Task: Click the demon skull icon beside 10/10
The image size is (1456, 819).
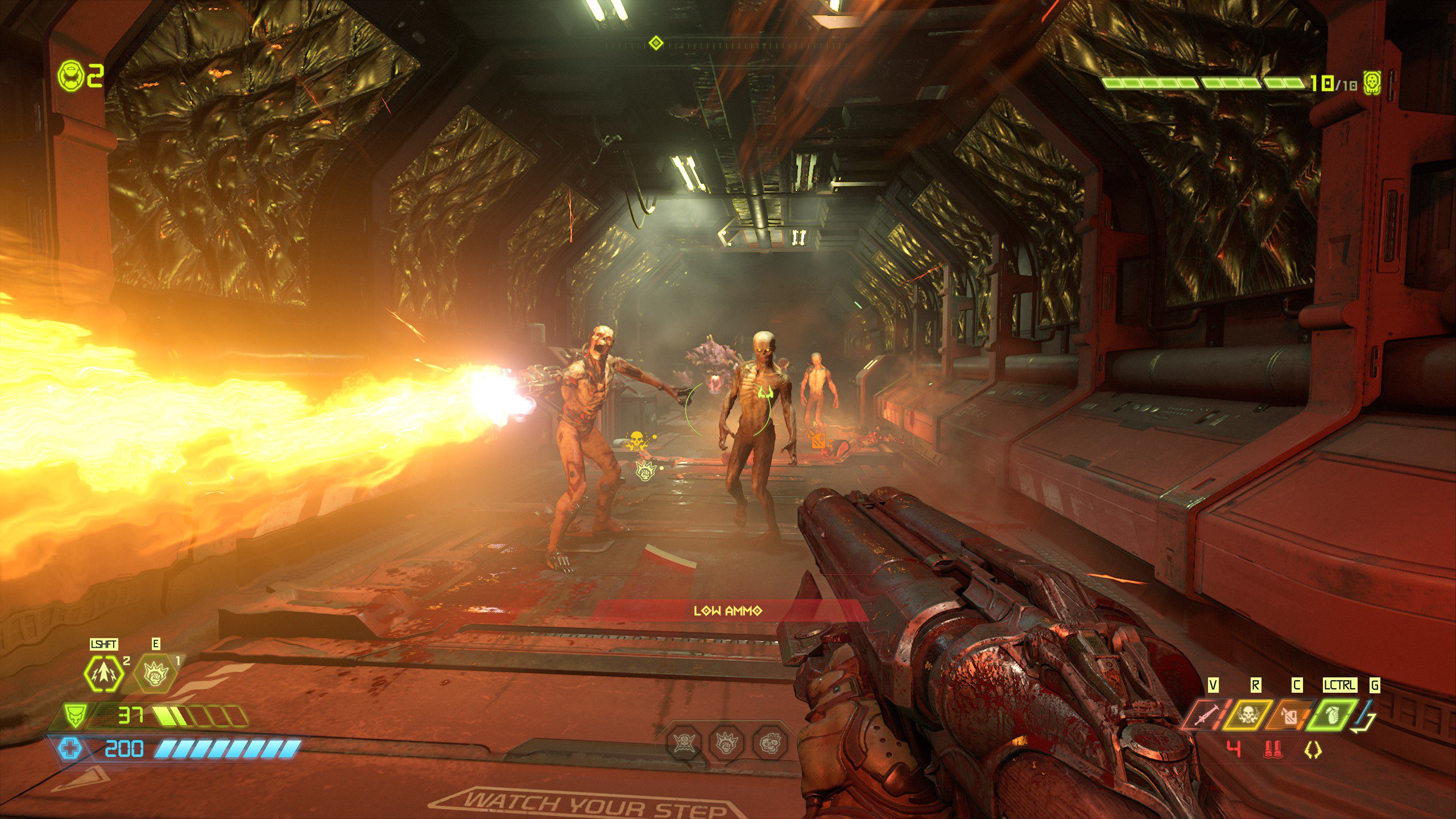Action: tap(1373, 84)
